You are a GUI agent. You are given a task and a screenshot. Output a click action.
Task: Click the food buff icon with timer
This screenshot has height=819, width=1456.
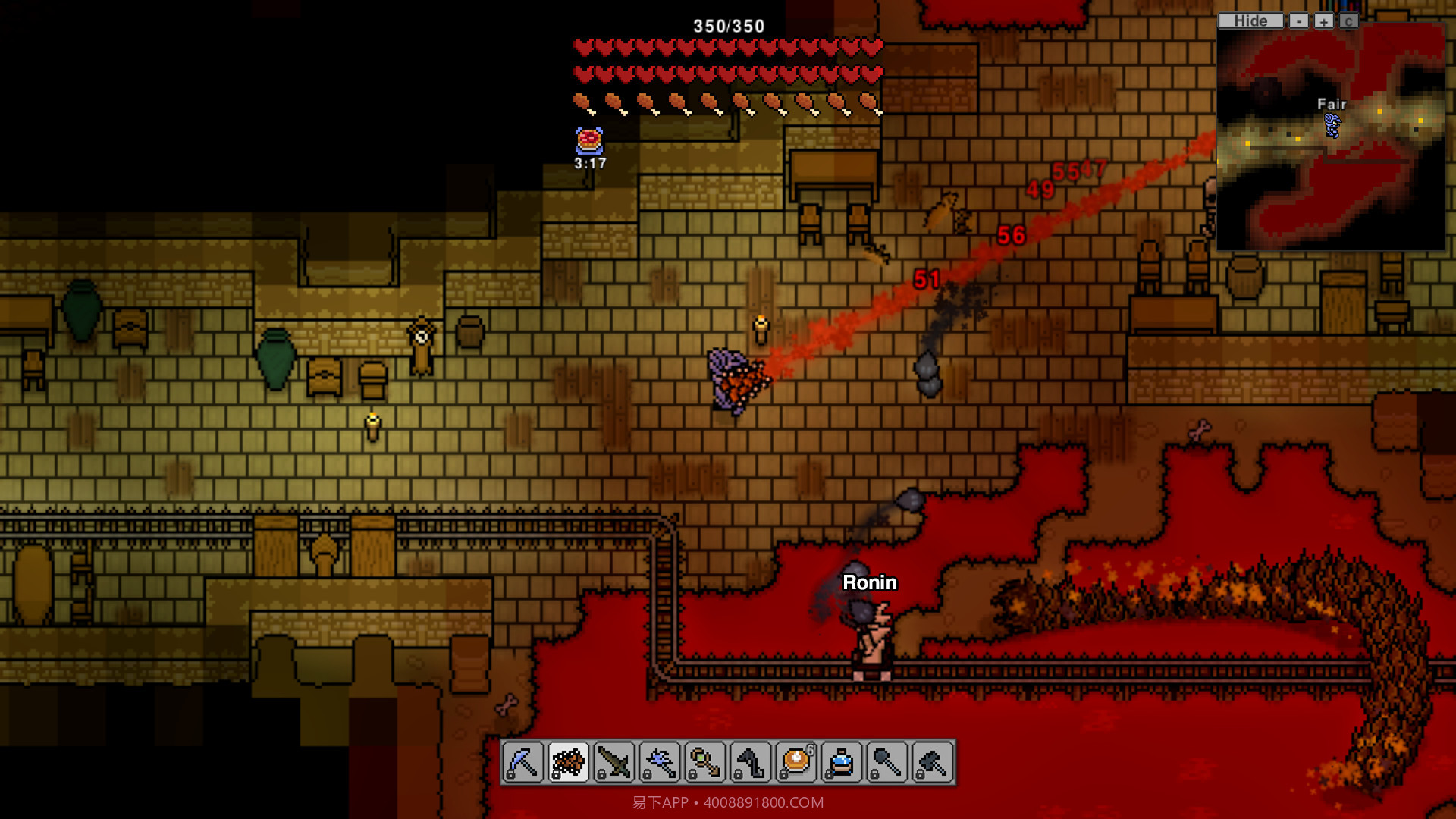tap(589, 141)
